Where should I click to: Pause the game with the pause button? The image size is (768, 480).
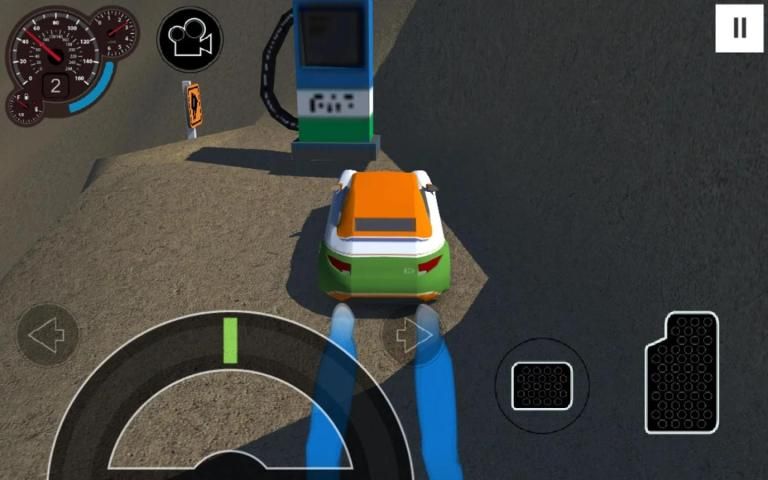pos(740,28)
